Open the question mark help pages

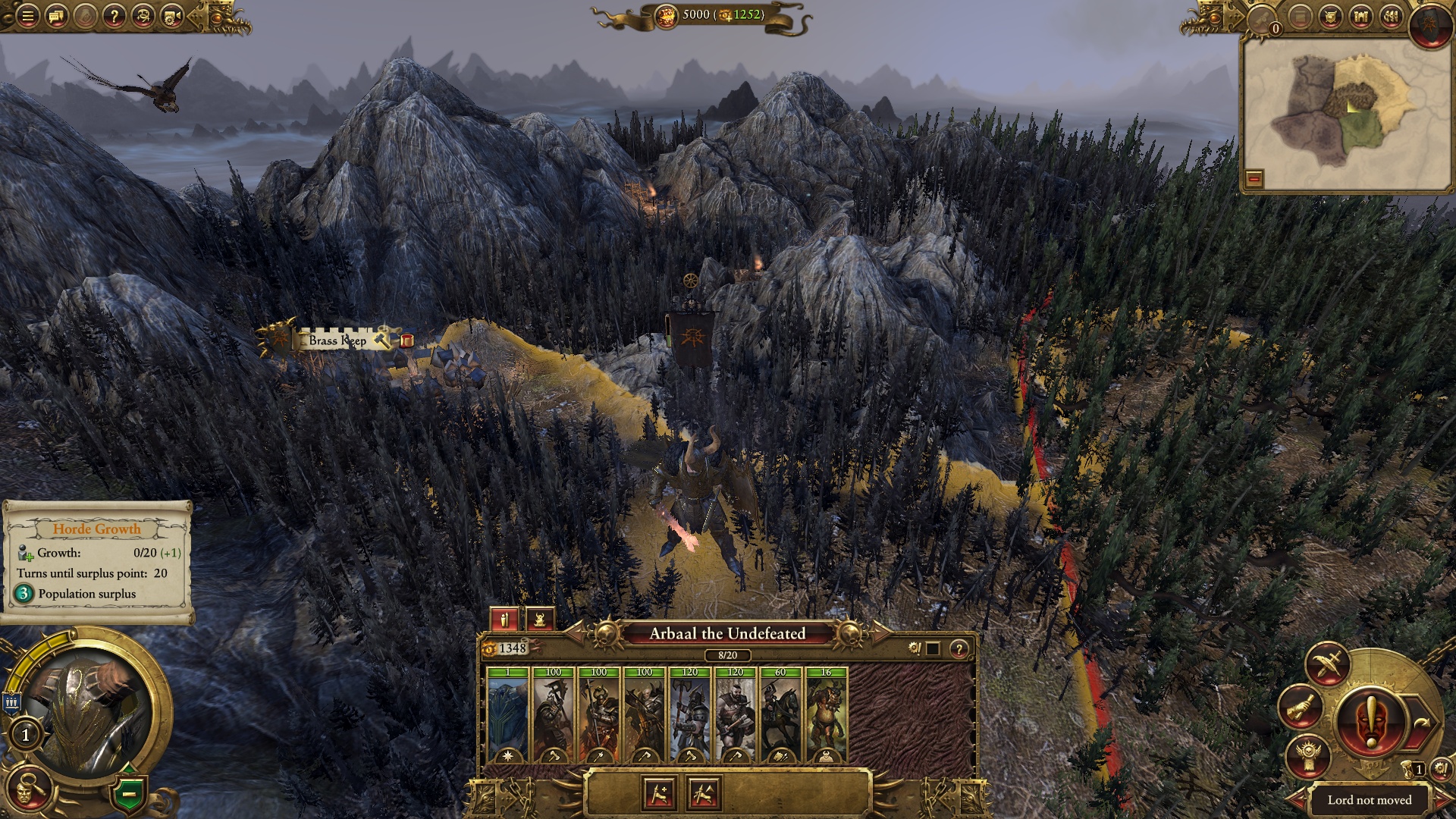coord(114,16)
